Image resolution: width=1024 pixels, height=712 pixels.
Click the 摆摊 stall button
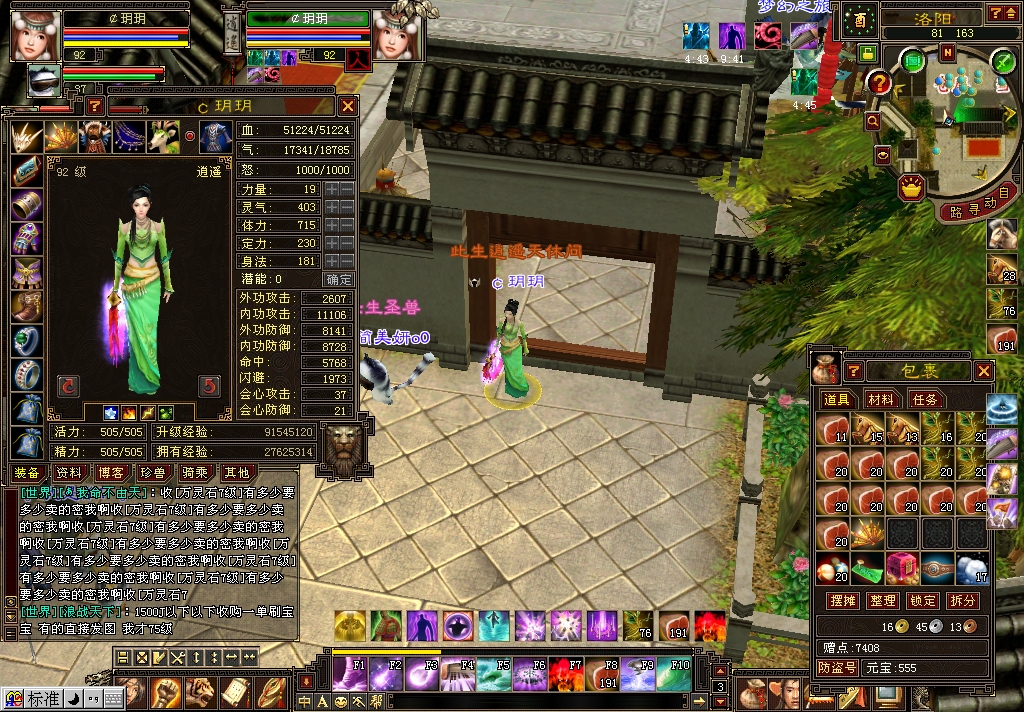pos(845,601)
